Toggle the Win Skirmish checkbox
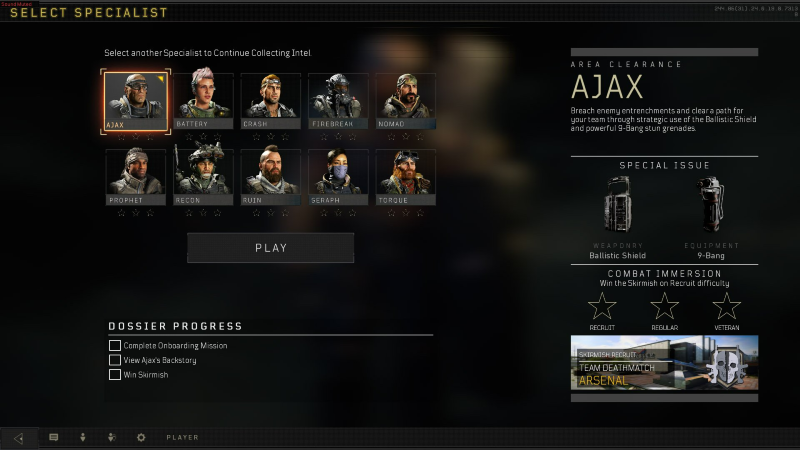800x450 pixels. 115,375
